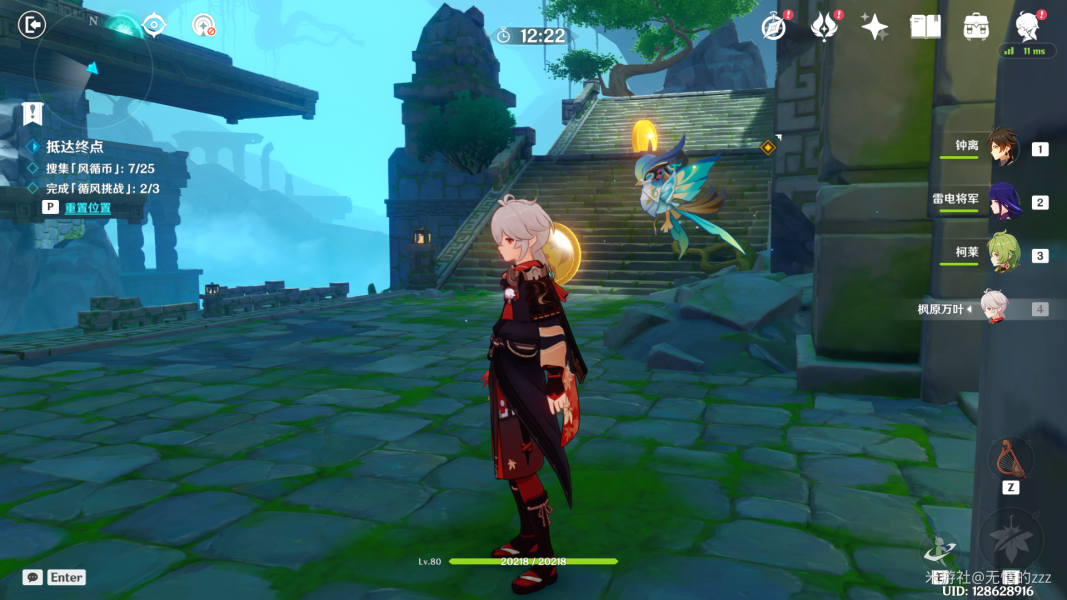Open the adventurer handbook book icon
Viewport: 1067px width, 600px height.
pos(925,27)
